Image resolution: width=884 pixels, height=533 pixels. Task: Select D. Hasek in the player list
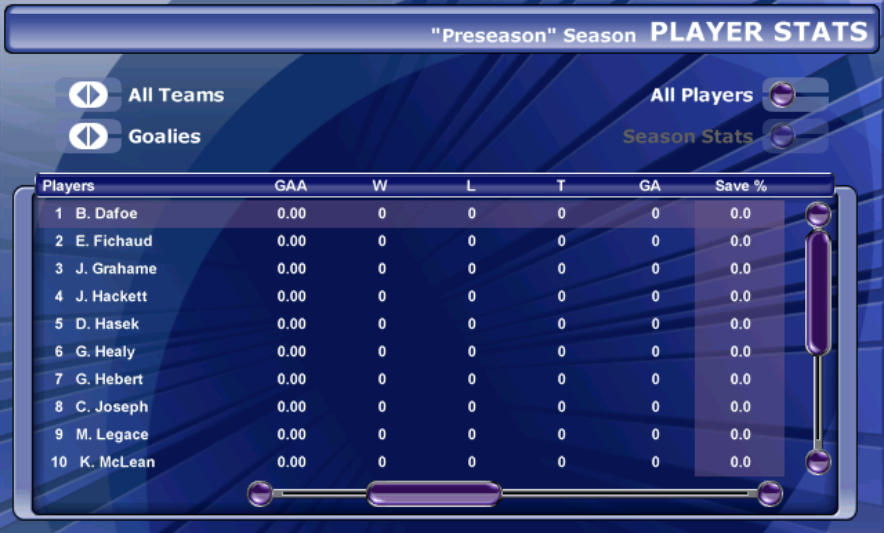click(x=107, y=324)
